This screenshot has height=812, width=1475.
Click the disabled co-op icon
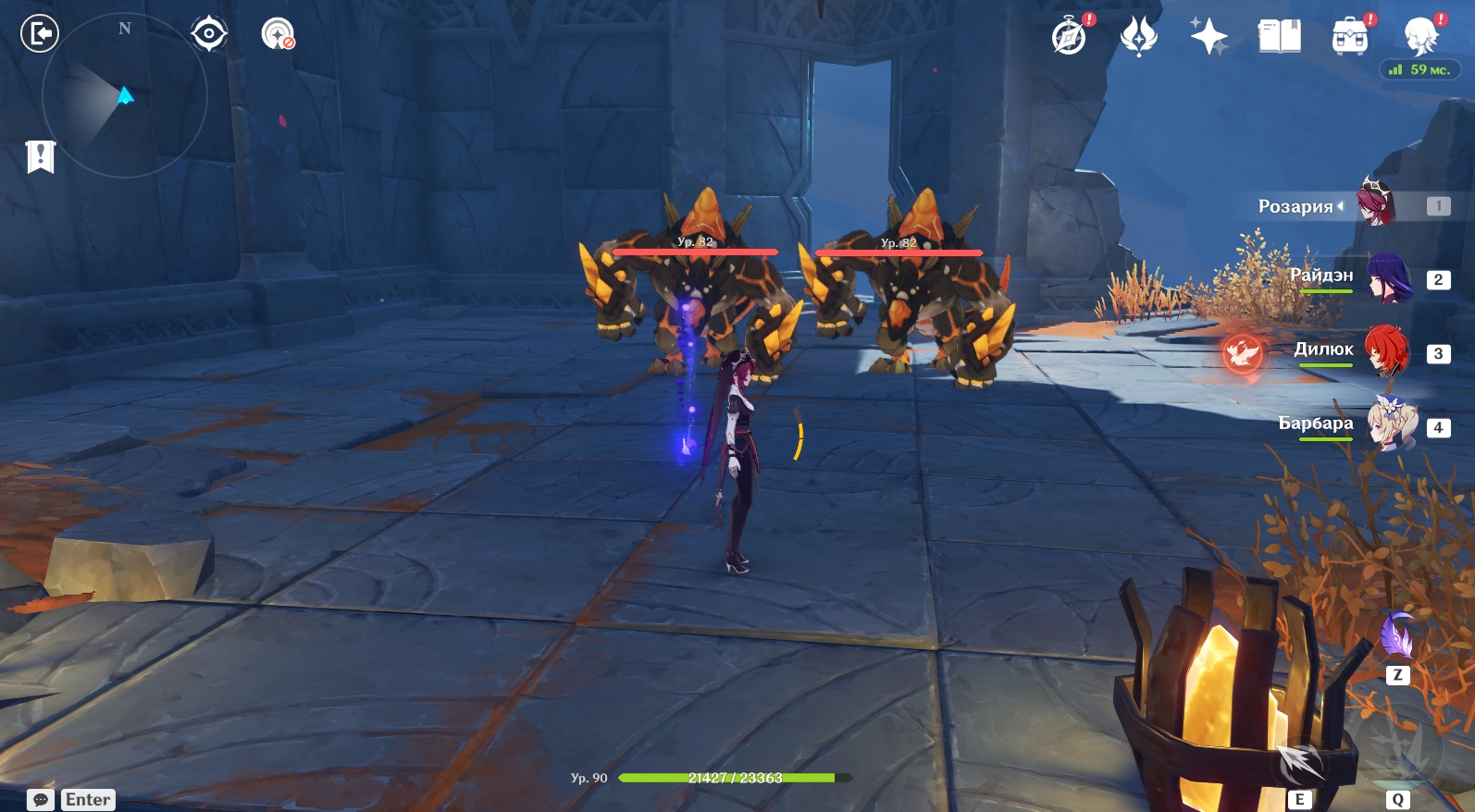(x=277, y=34)
